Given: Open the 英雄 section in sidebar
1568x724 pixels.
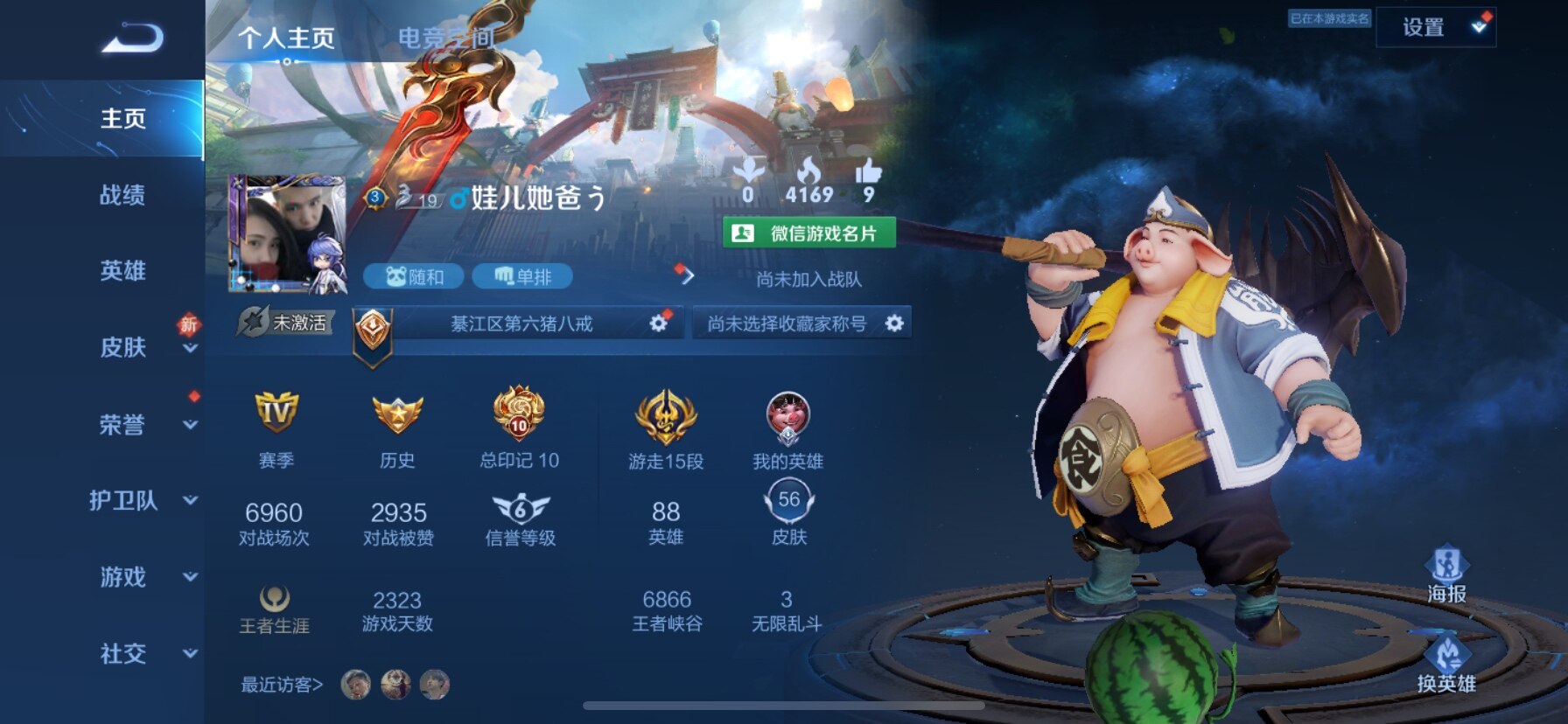Looking at the screenshot, I should click(x=122, y=271).
